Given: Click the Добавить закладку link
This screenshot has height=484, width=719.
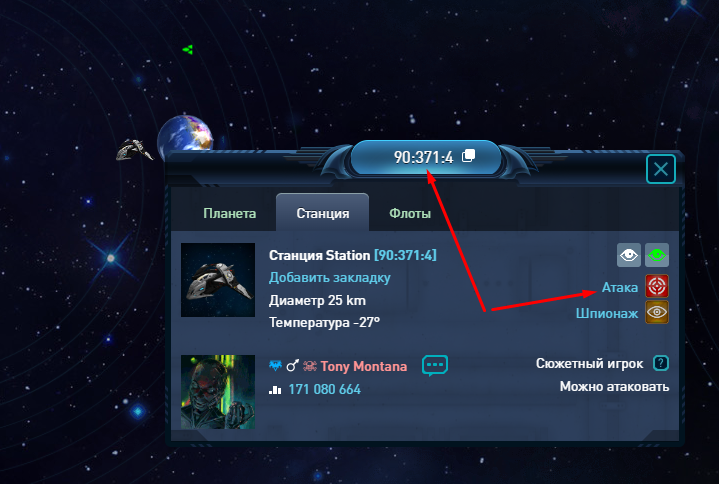Looking at the screenshot, I should [329, 277].
